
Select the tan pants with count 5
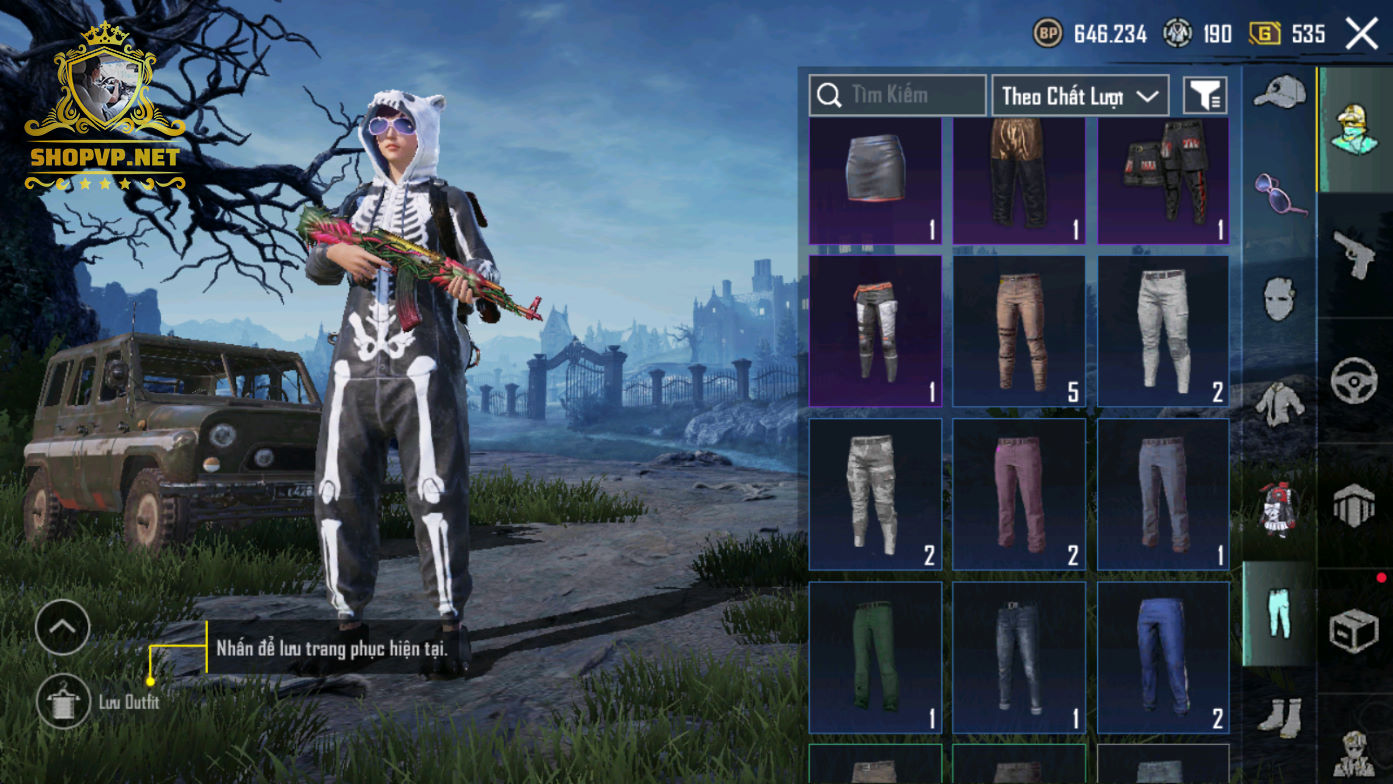pyautogui.click(x=1018, y=331)
